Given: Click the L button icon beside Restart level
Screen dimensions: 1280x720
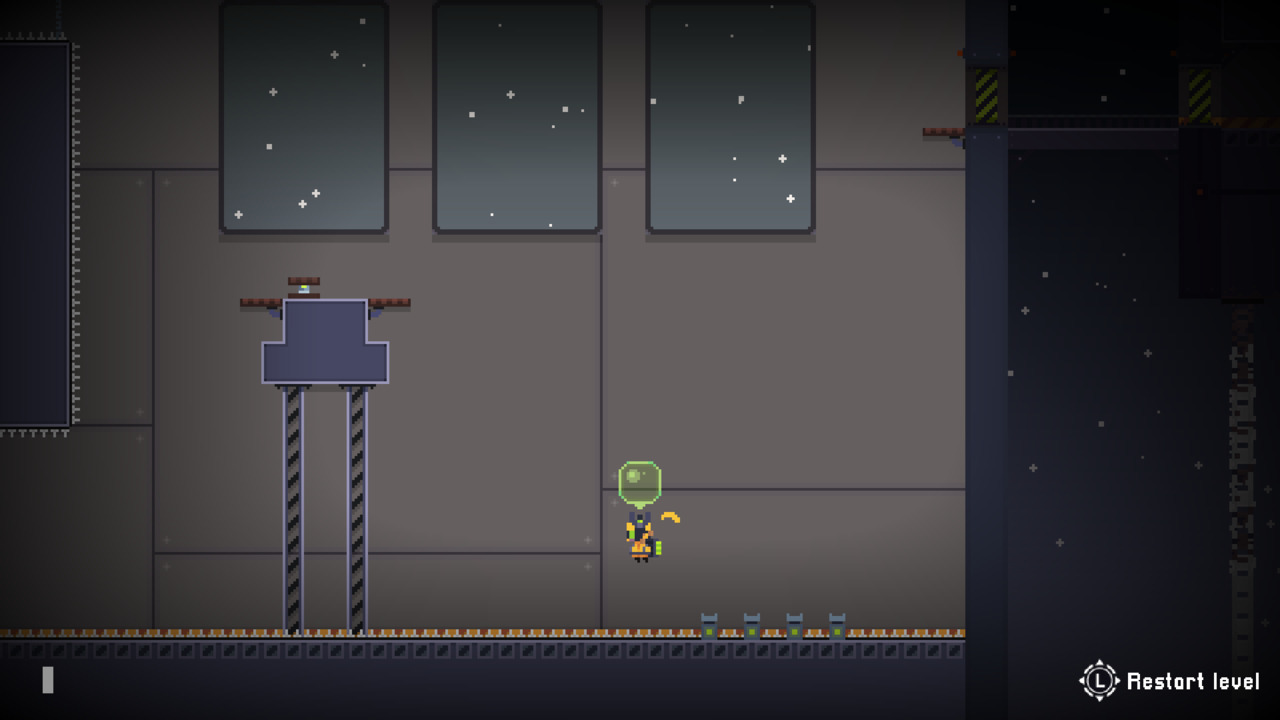Looking at the screenshot, I should pos(1100,681).
